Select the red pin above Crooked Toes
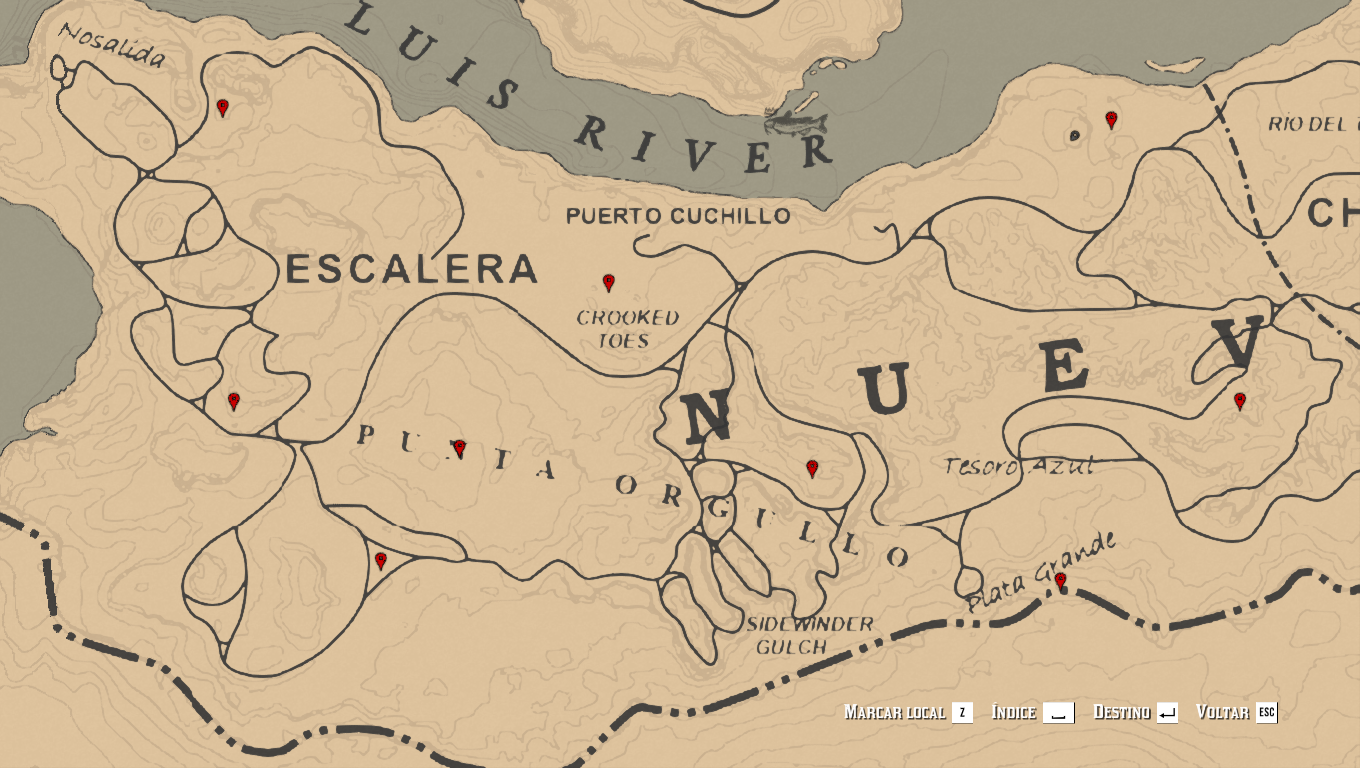Image resolution: width=1360 pixels, height=768 pixels. click(608, 283)
